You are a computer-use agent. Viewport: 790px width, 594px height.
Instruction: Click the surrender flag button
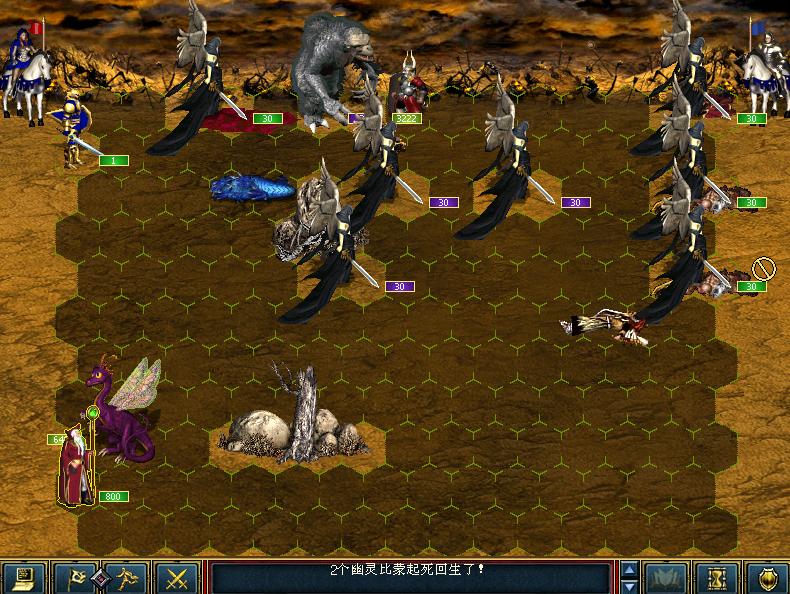(x=76, y=577)
